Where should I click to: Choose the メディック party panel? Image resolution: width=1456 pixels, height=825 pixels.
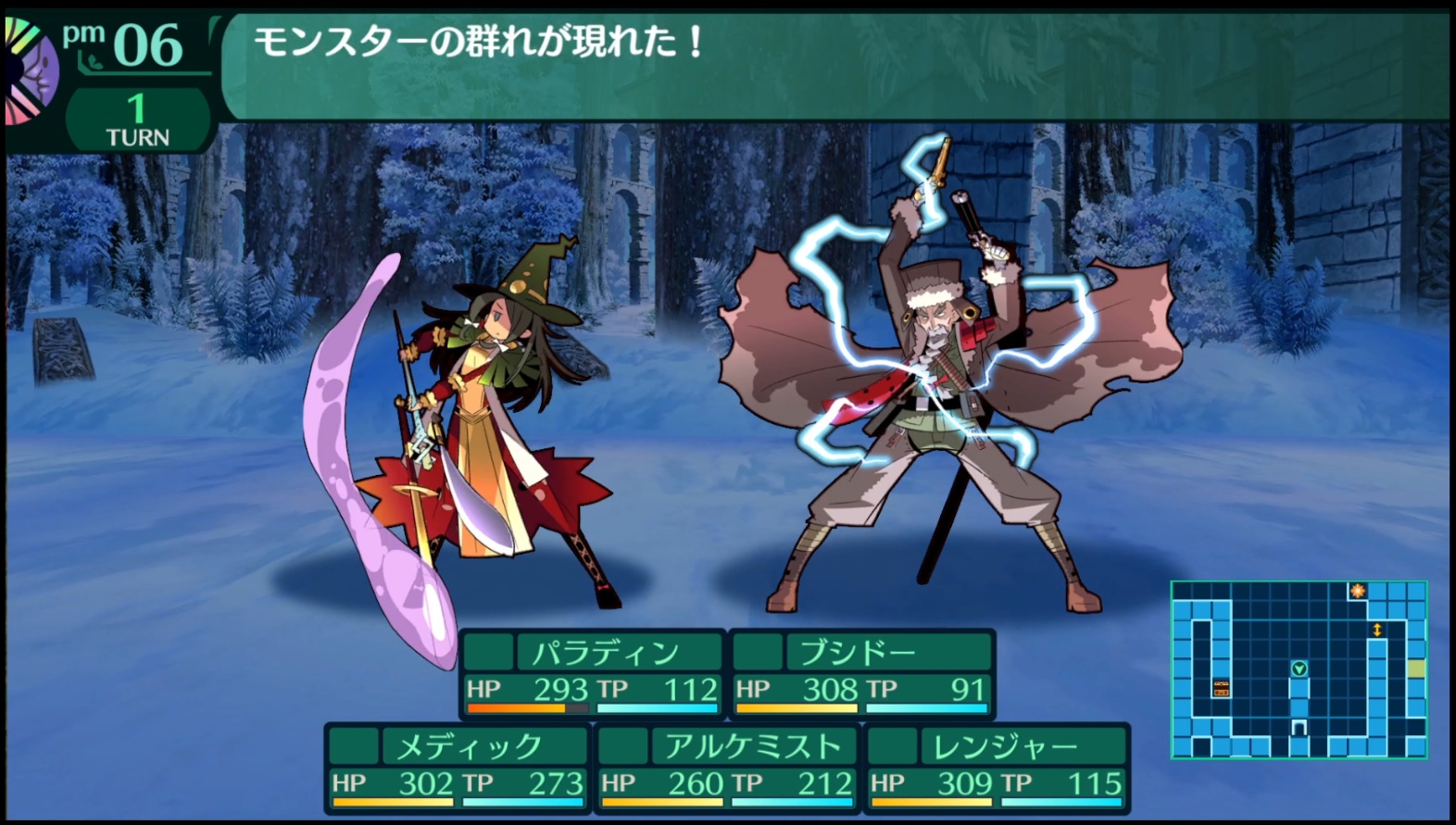pos(457,768)
